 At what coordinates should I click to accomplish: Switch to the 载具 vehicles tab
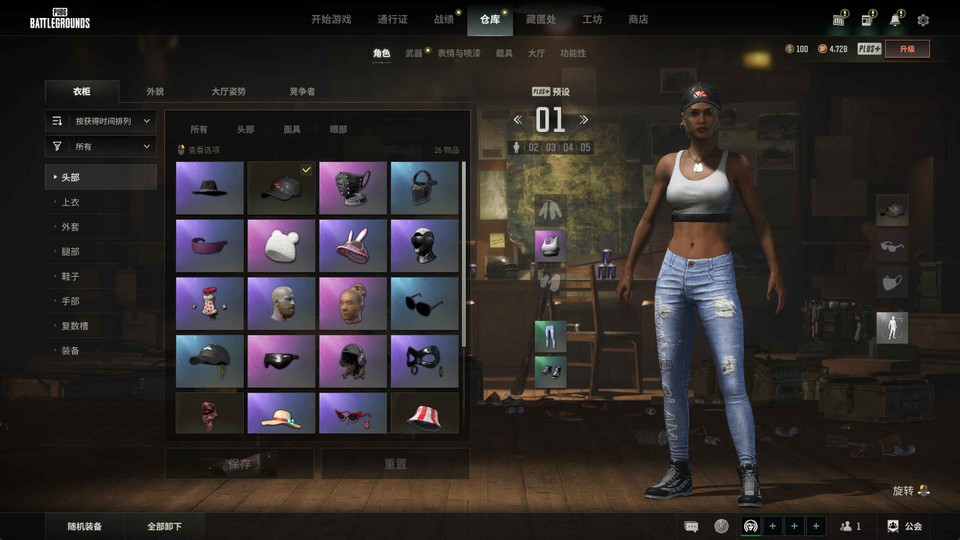pos(504,53)
